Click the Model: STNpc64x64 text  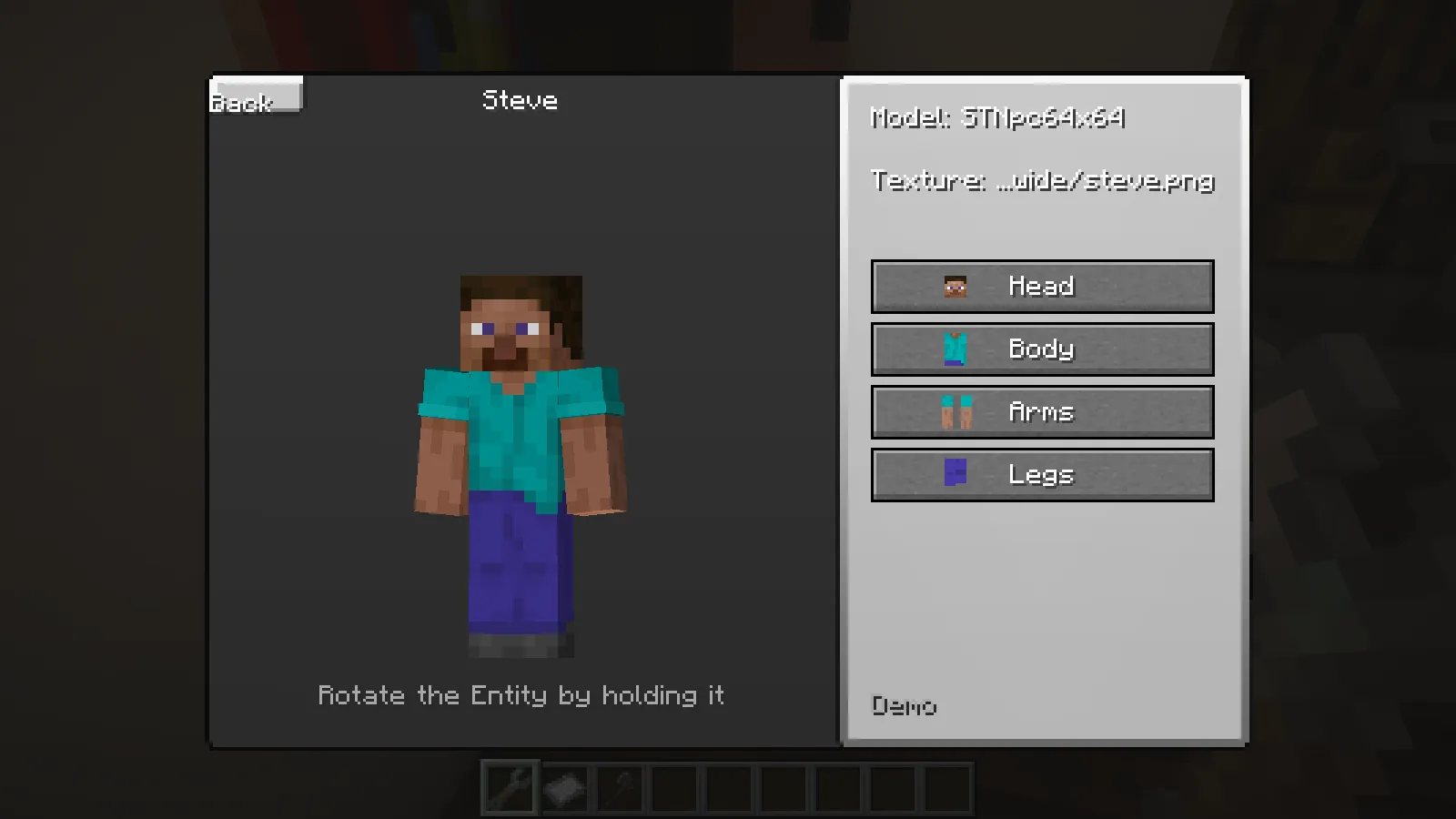point(996,118)
